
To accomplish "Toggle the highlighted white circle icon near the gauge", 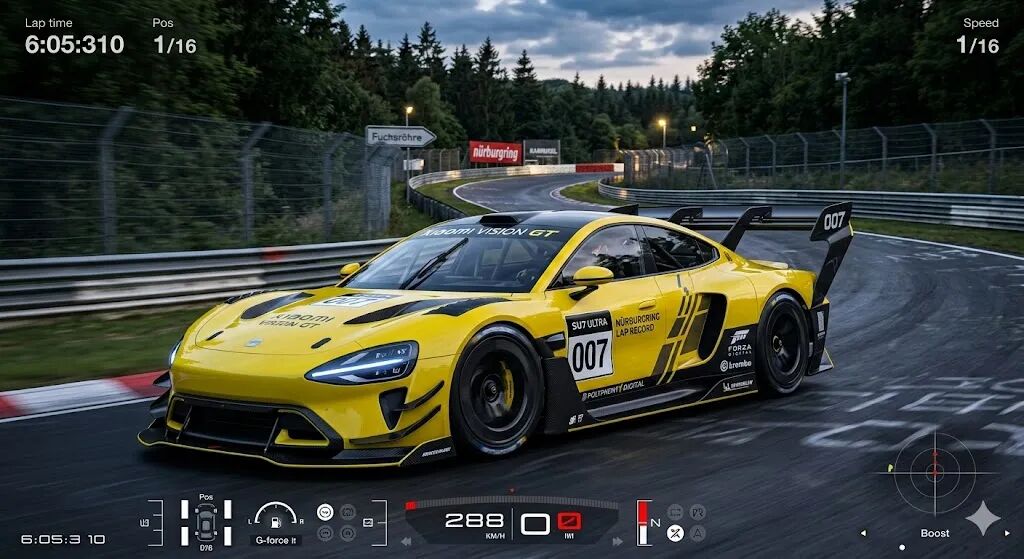I will 325,512.
